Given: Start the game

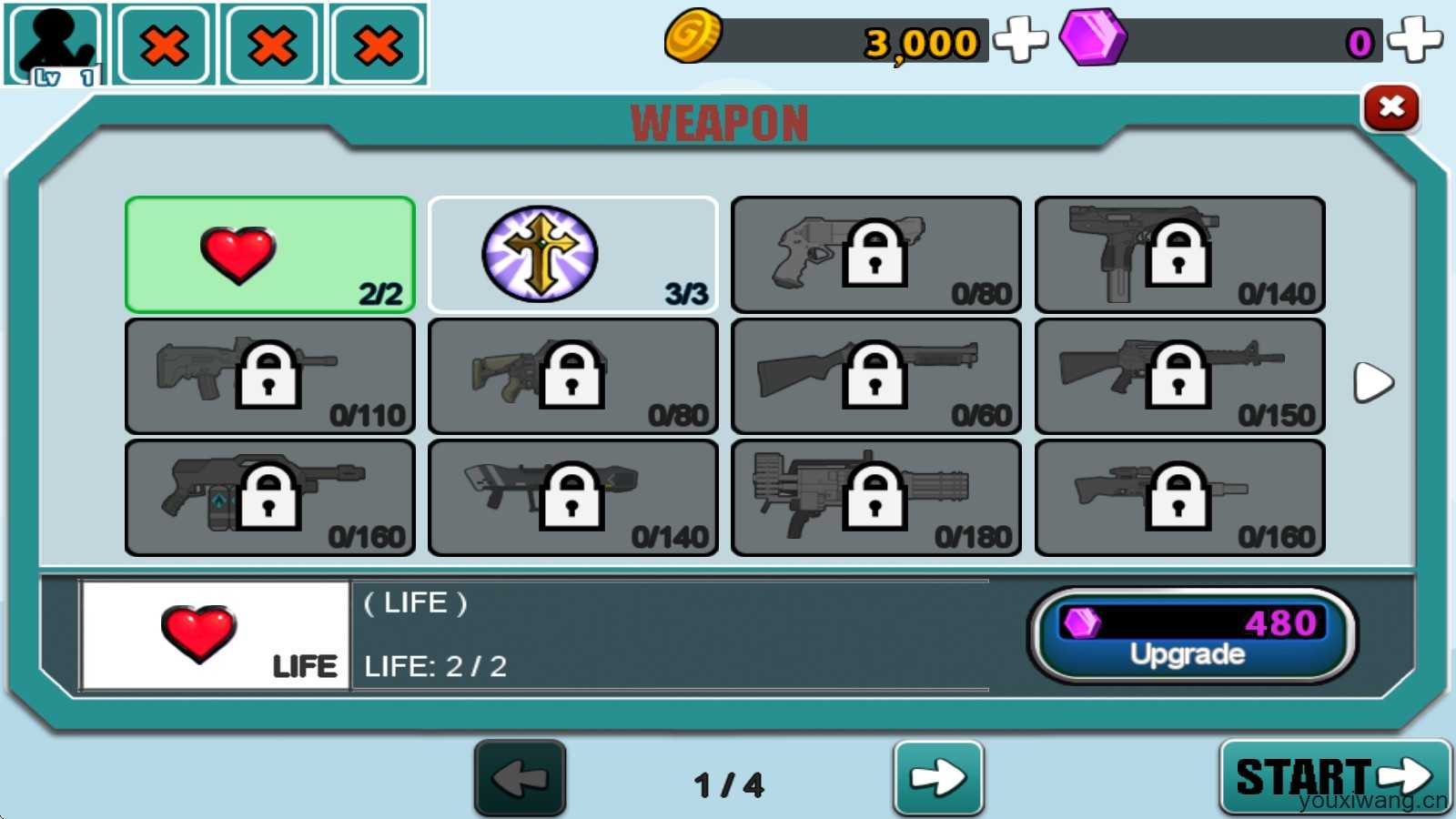Looking at the screenshot, I should click(x=1334, y=776).
